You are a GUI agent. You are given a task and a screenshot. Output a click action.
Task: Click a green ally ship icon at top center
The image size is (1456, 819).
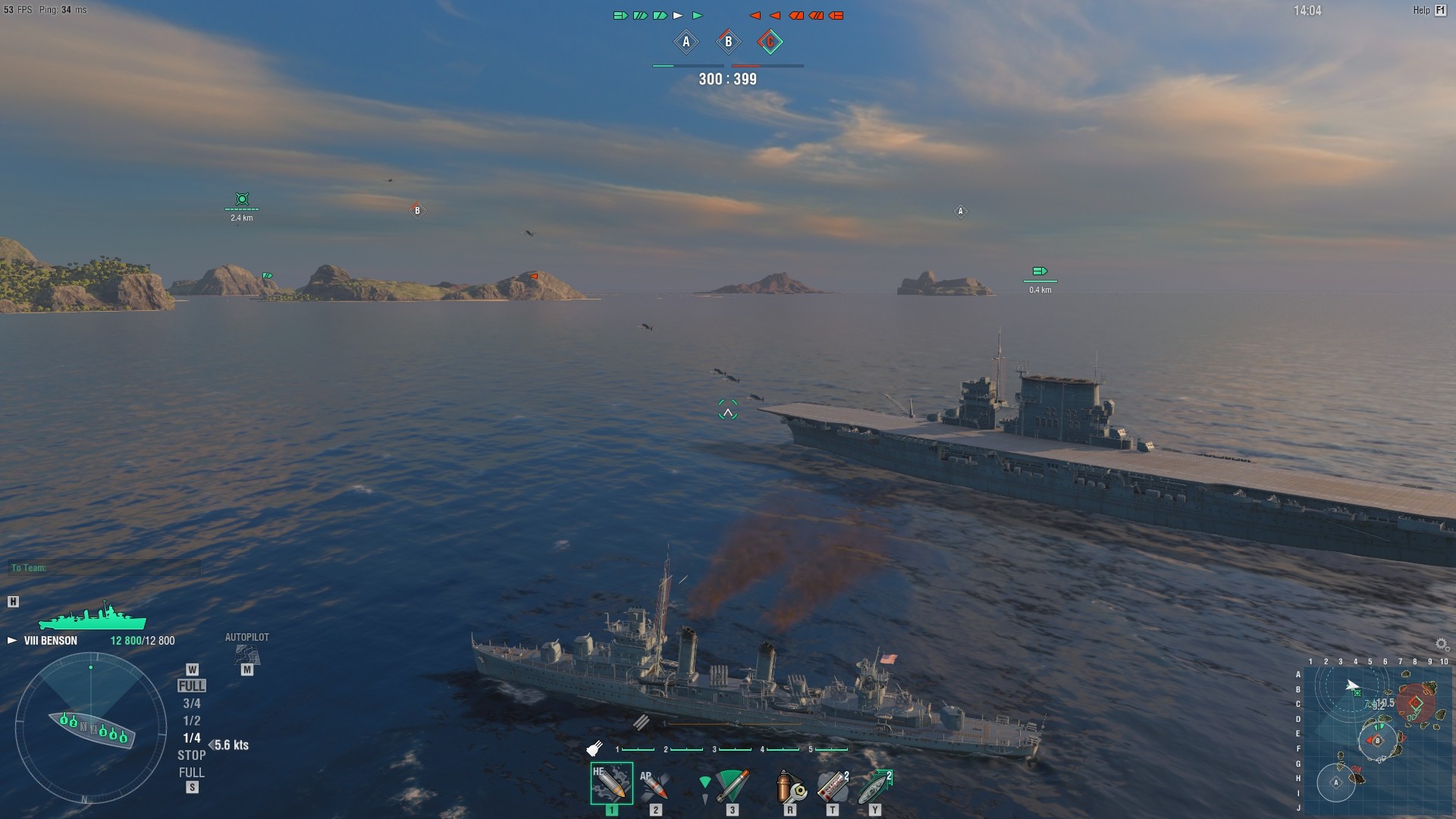click(x=620, y=14)
